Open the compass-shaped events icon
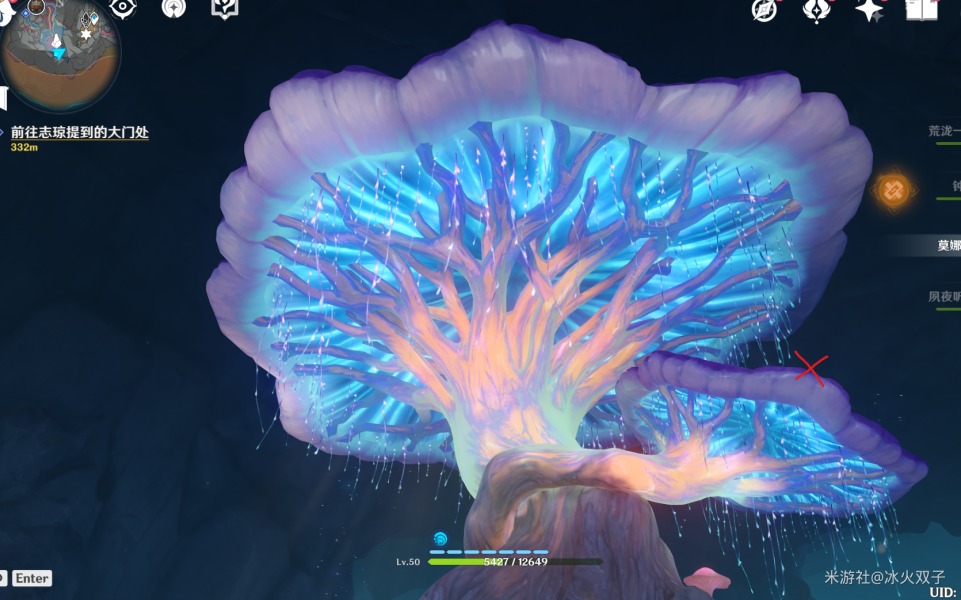 click(x=765, y=9)
